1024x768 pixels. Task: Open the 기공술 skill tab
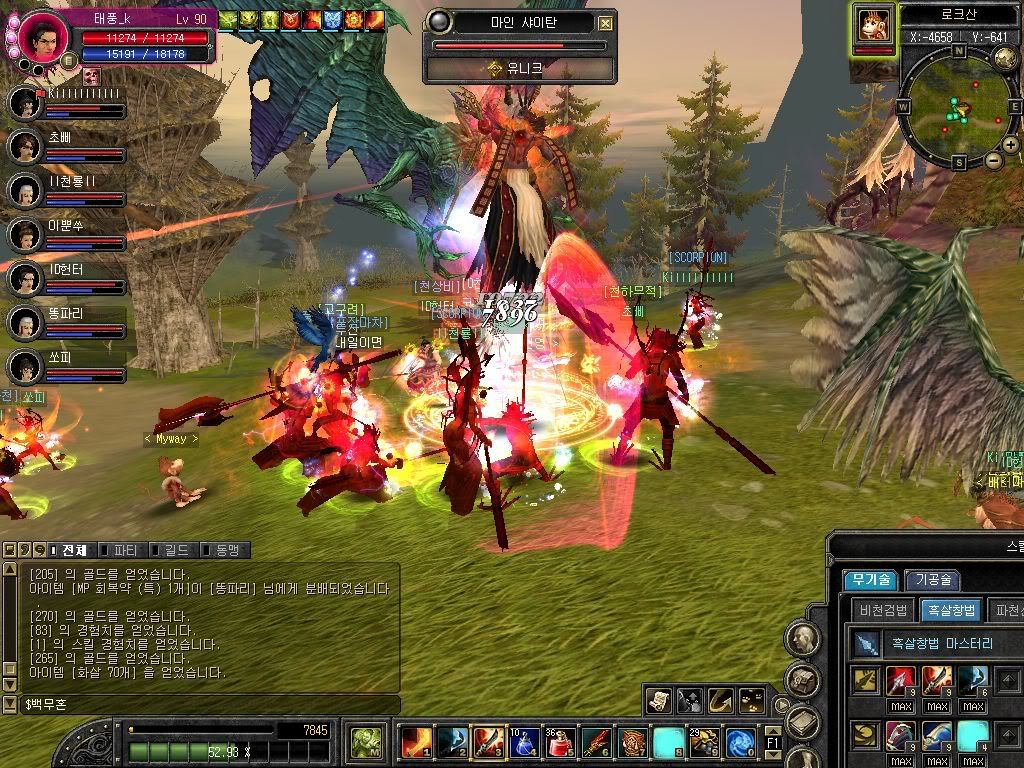932,580
